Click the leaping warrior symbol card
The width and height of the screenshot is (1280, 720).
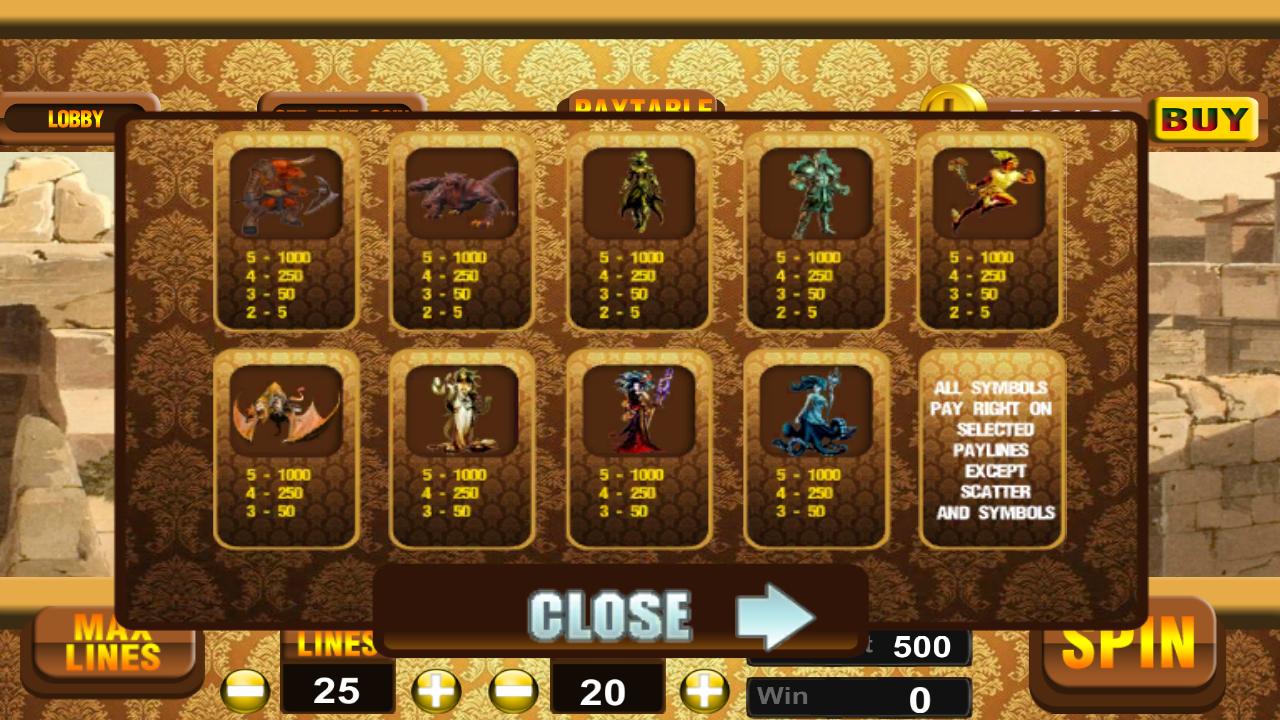[x=990, y=195]
